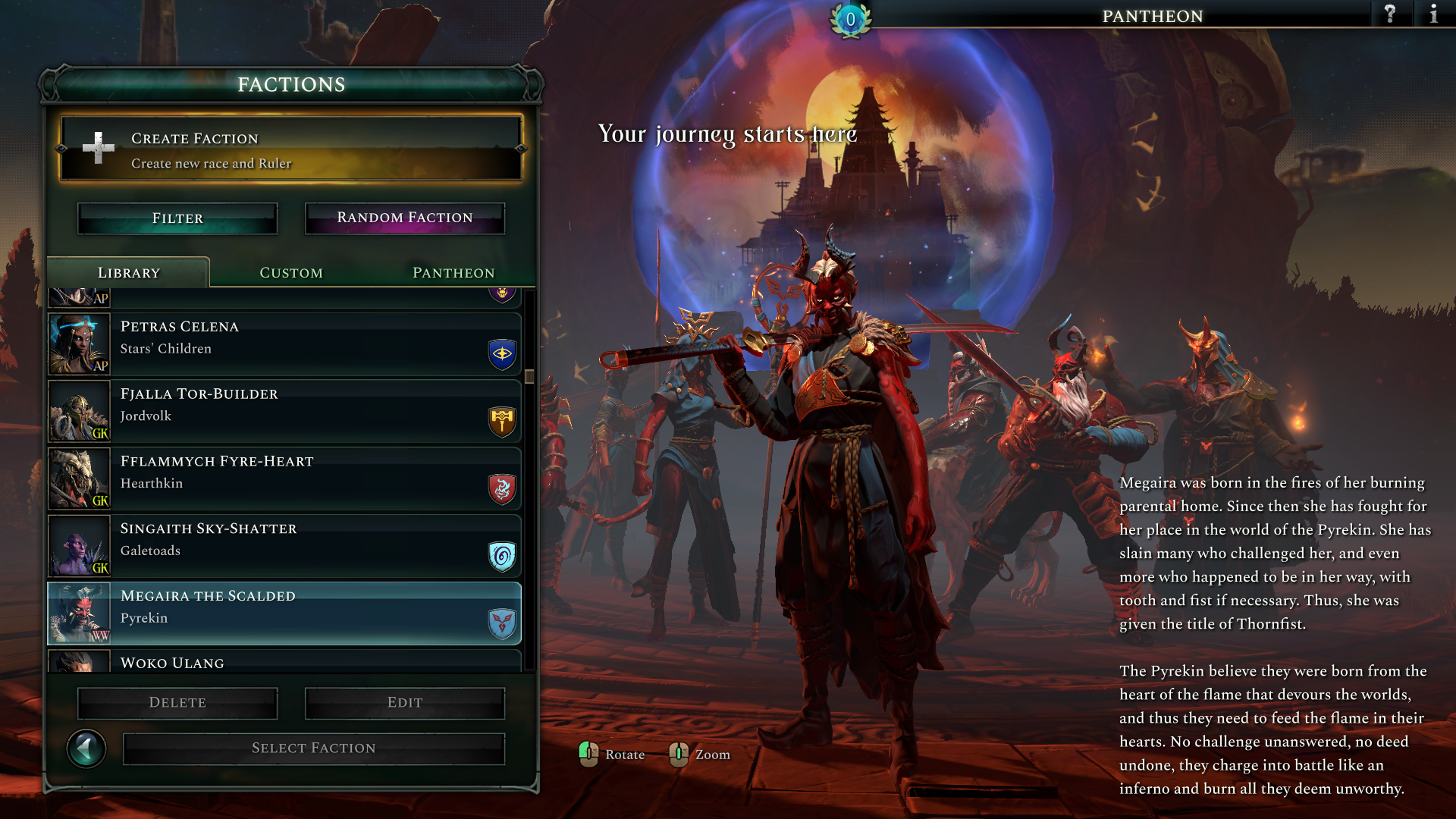Switch to the Library tab
Image resolution: width=1456 pixels, height=819 pixels.
(x=129, y=273)
